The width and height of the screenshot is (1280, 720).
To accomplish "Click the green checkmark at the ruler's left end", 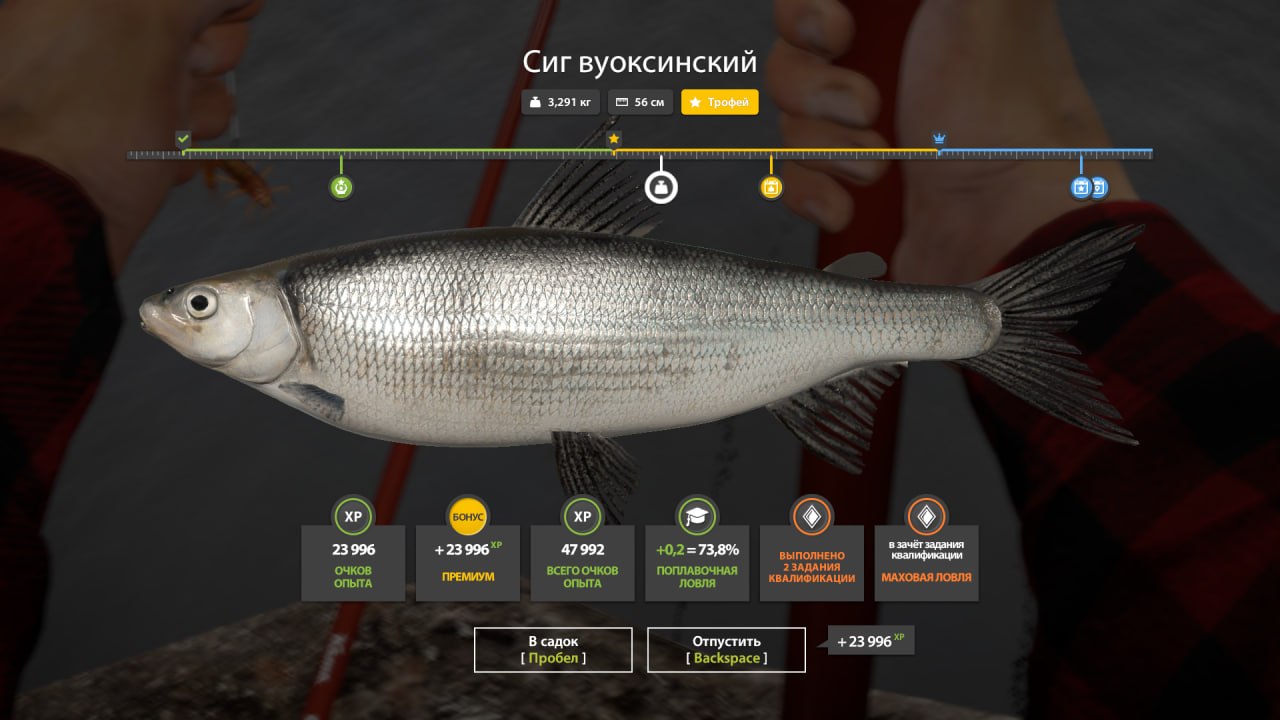I will (x=183, y=140).
